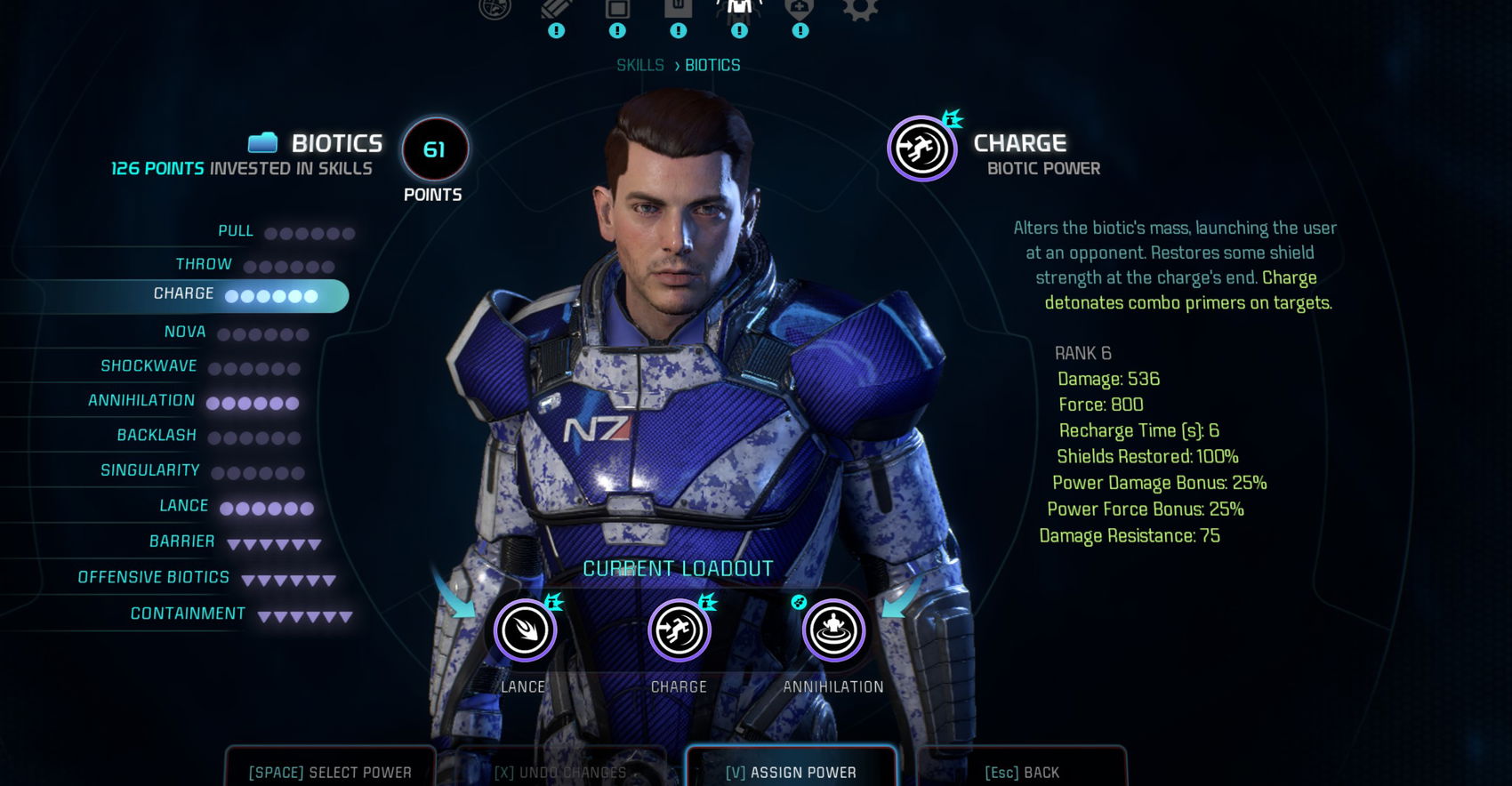This screenshot has width=1512, height=786.
Task: Open the profiles shield icon in top menu
Action: (799, 11)
